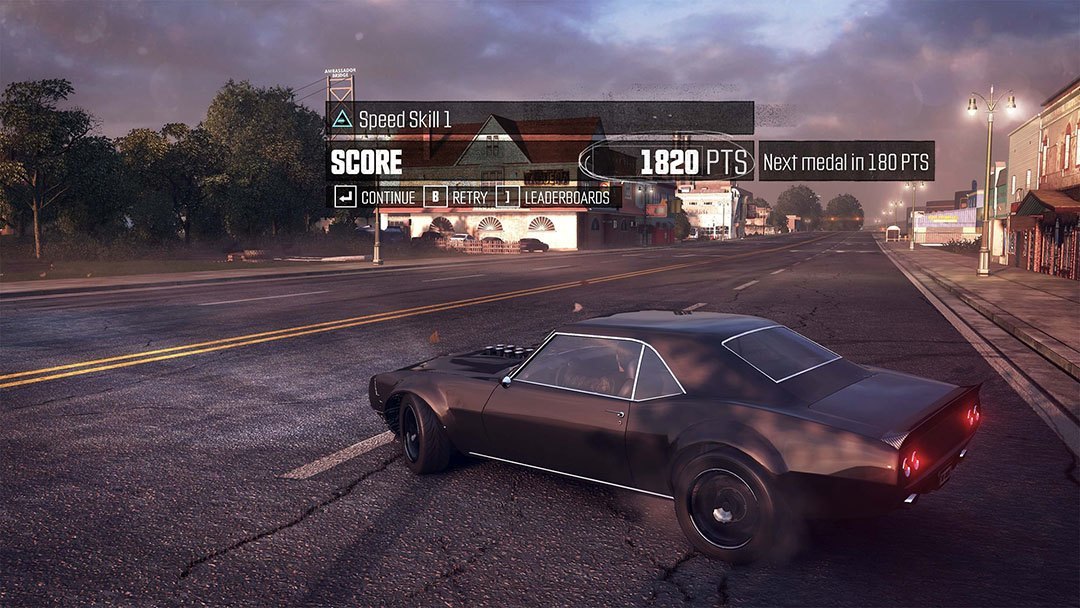Retry the Speed Skill challenge
Screen dimensions: 1080x608
point(458,197)
